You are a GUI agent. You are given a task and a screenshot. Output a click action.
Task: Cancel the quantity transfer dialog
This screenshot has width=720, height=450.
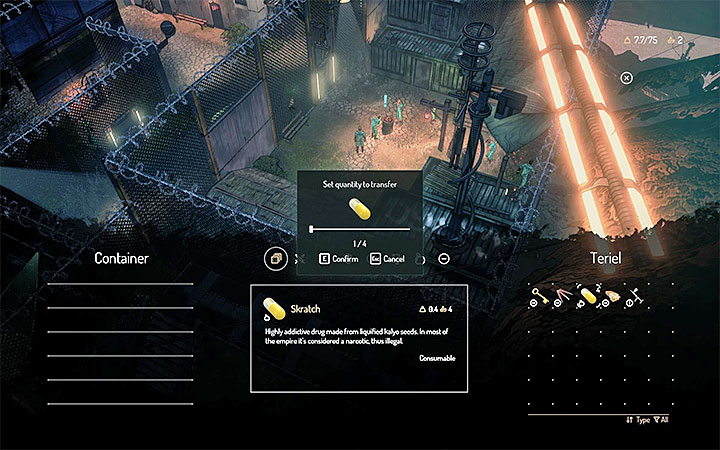coord(387,258)
